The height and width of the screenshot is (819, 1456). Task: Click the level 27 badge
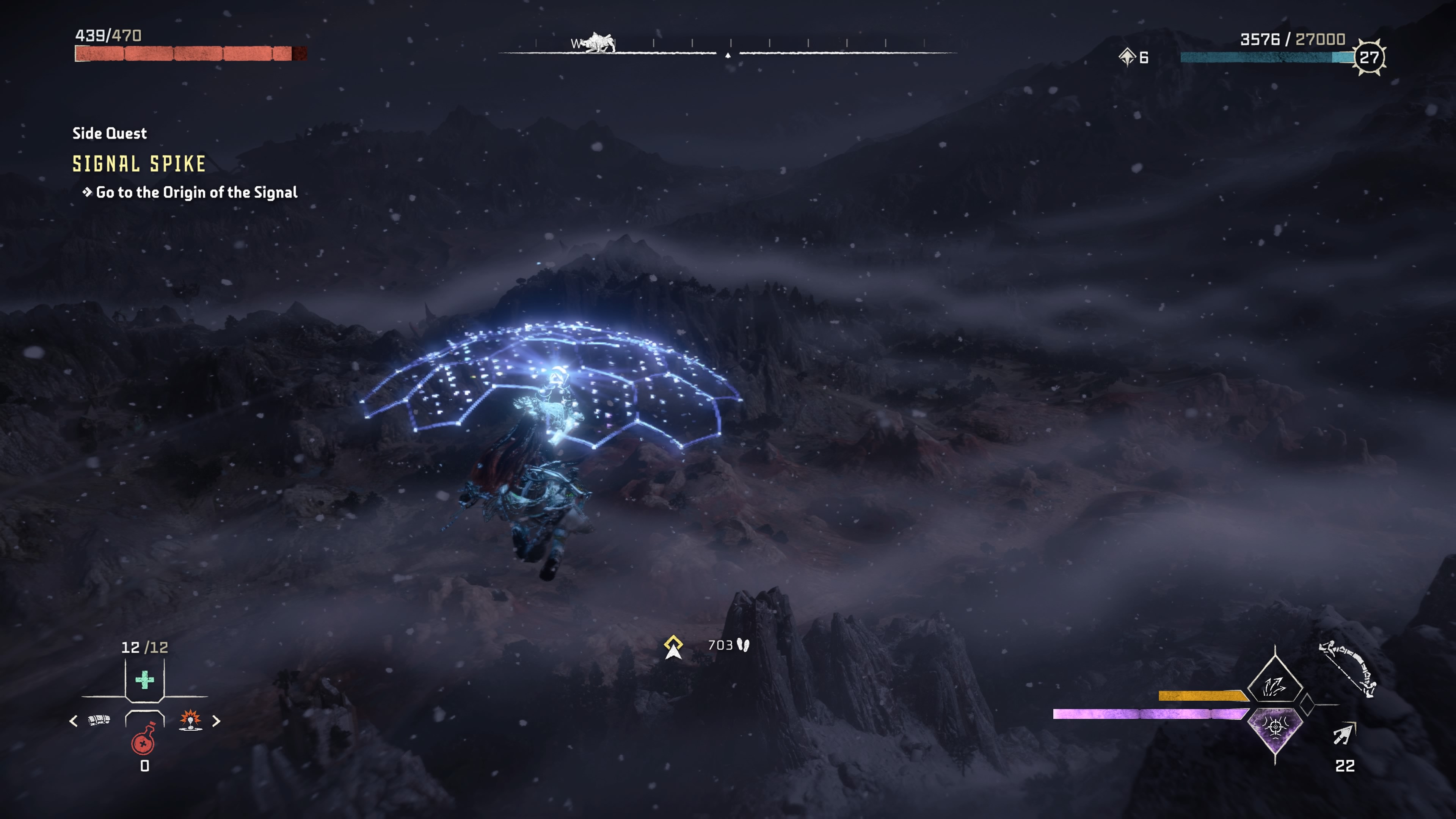click(x=1369, y=57)
